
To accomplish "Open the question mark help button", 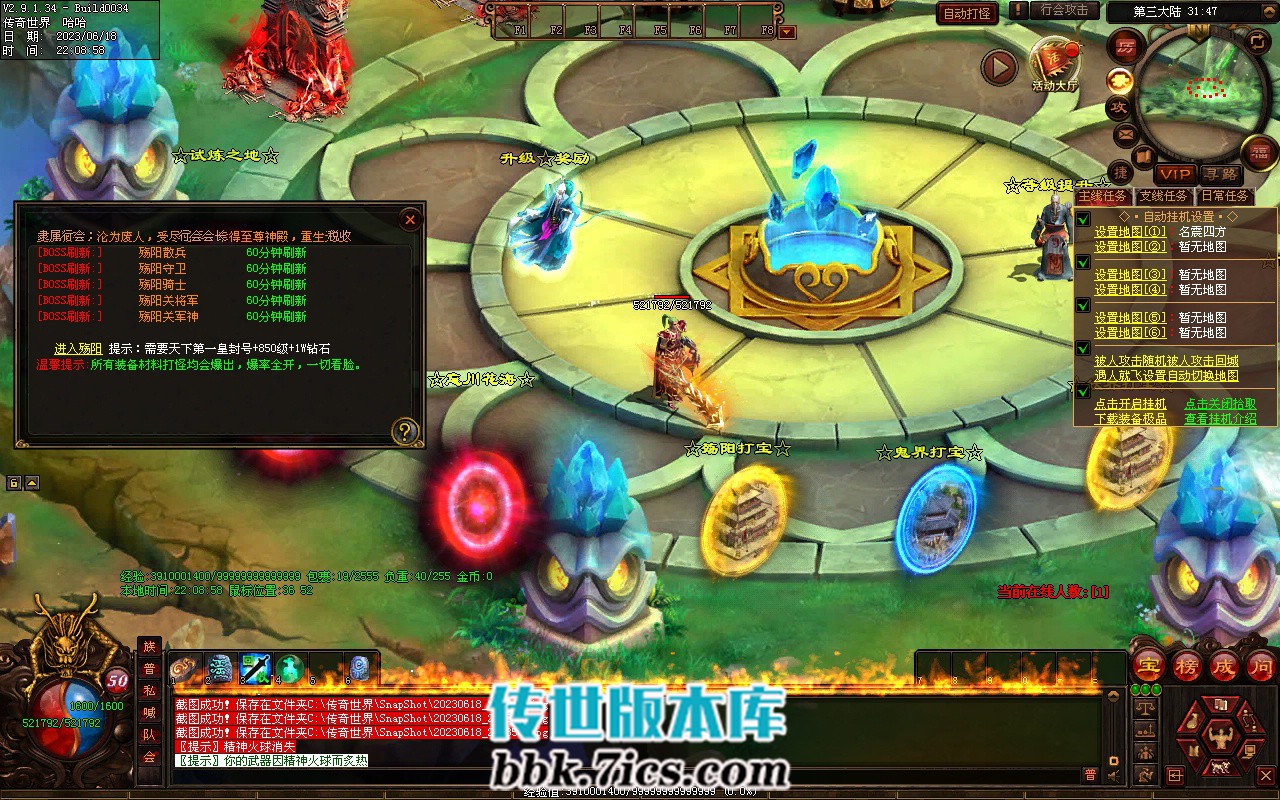I will [405, 431].
